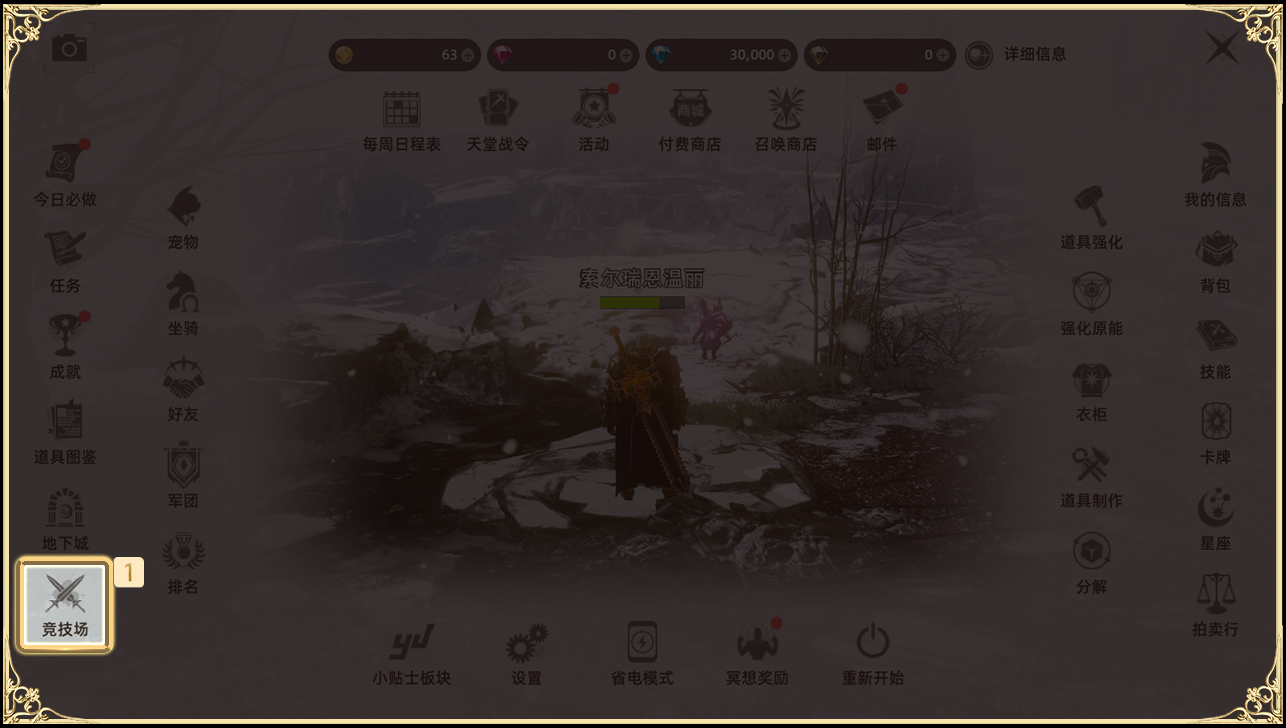Click the 重新开始 restart button

pos(873,653)
